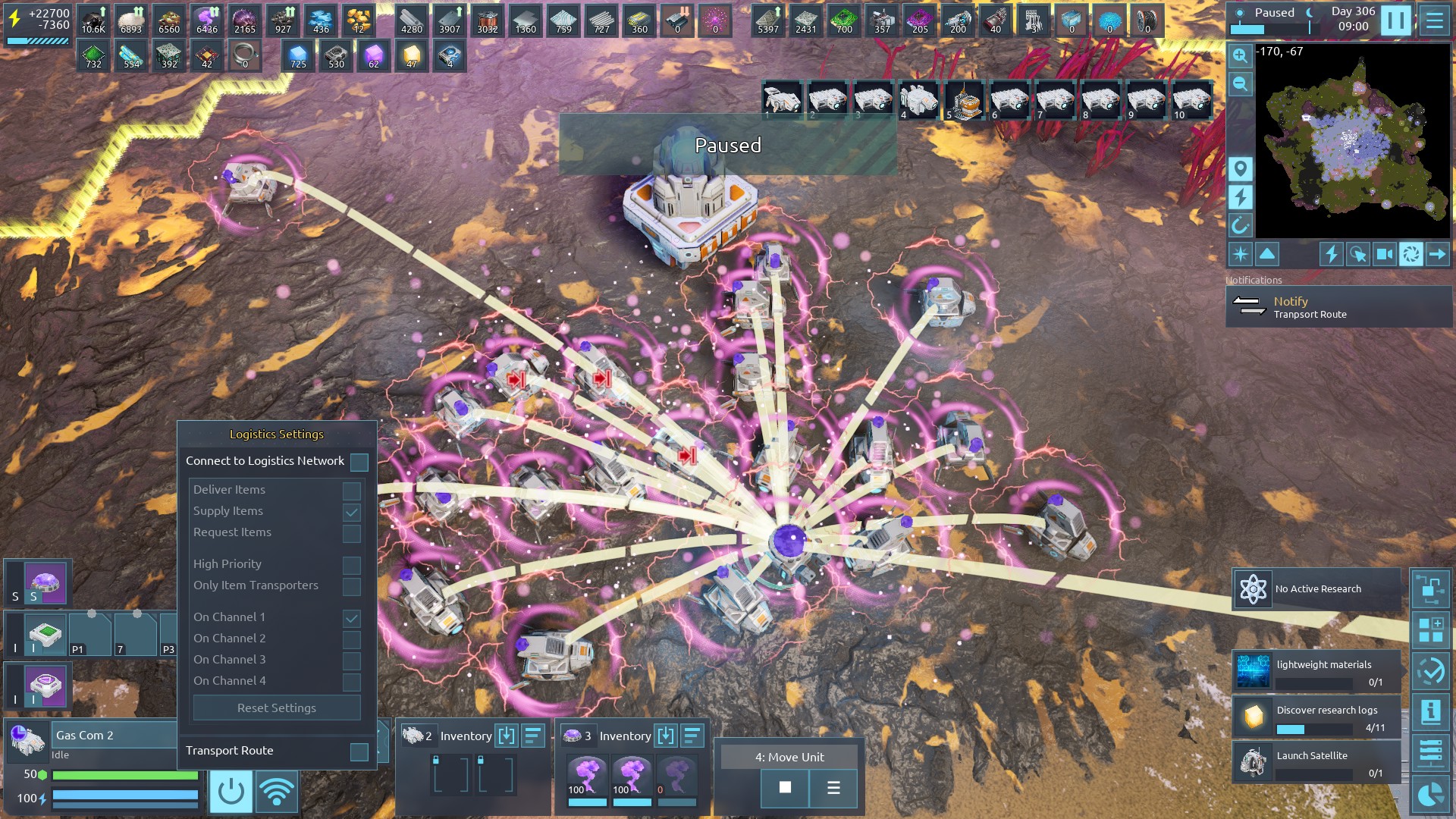
Task: Zoom out on the minimap
Action: tap(1240, 83)
